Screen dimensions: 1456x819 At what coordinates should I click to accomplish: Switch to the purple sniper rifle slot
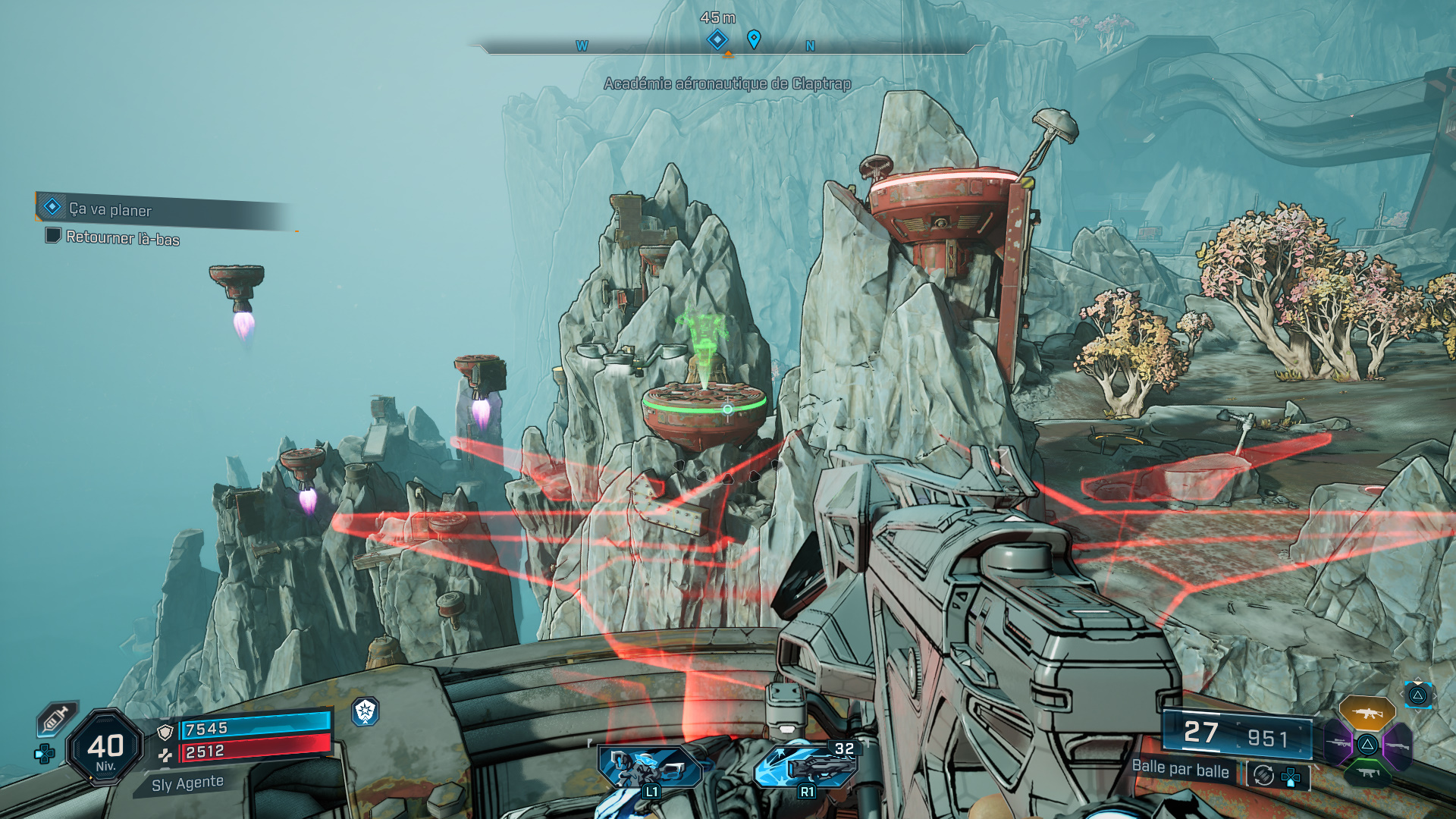coord(1338,743)
